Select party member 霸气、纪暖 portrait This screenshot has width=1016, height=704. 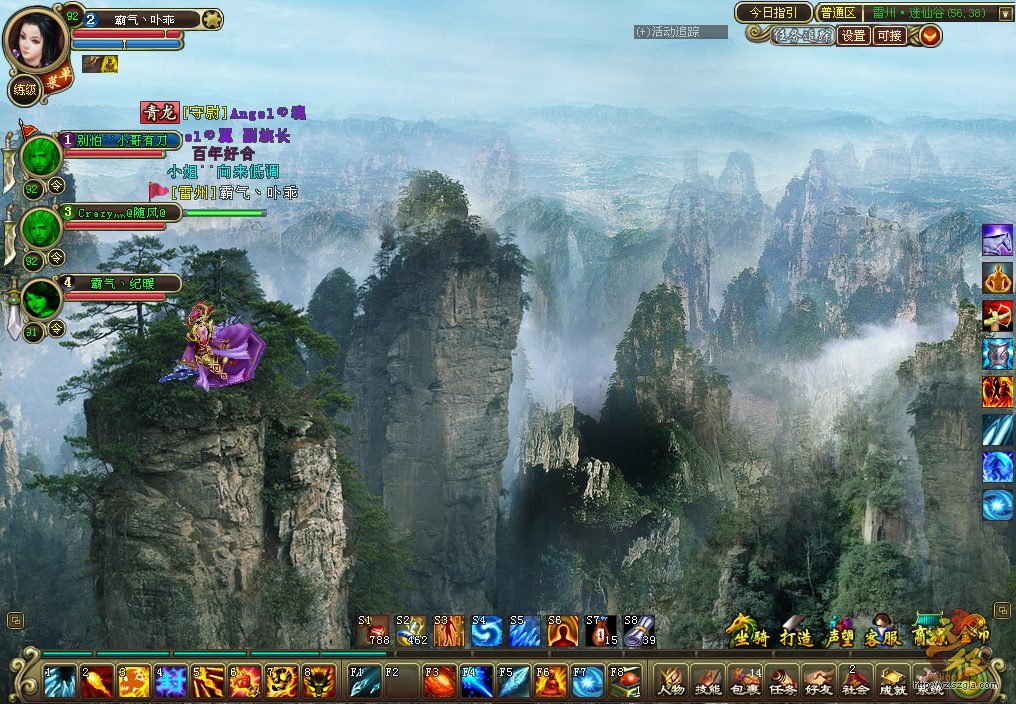42,299
